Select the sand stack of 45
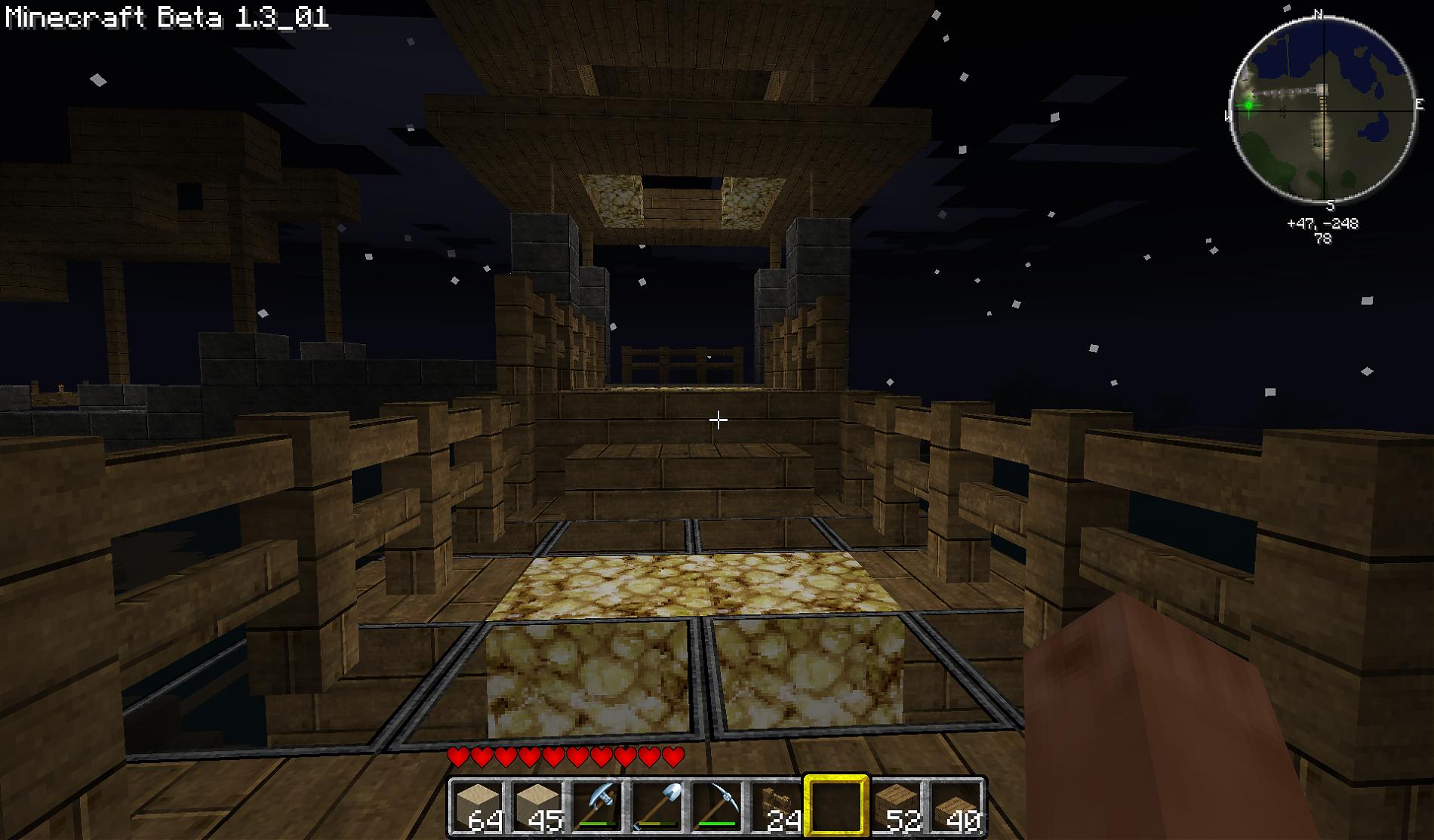 pyautogui.click(x=537, y=807)
